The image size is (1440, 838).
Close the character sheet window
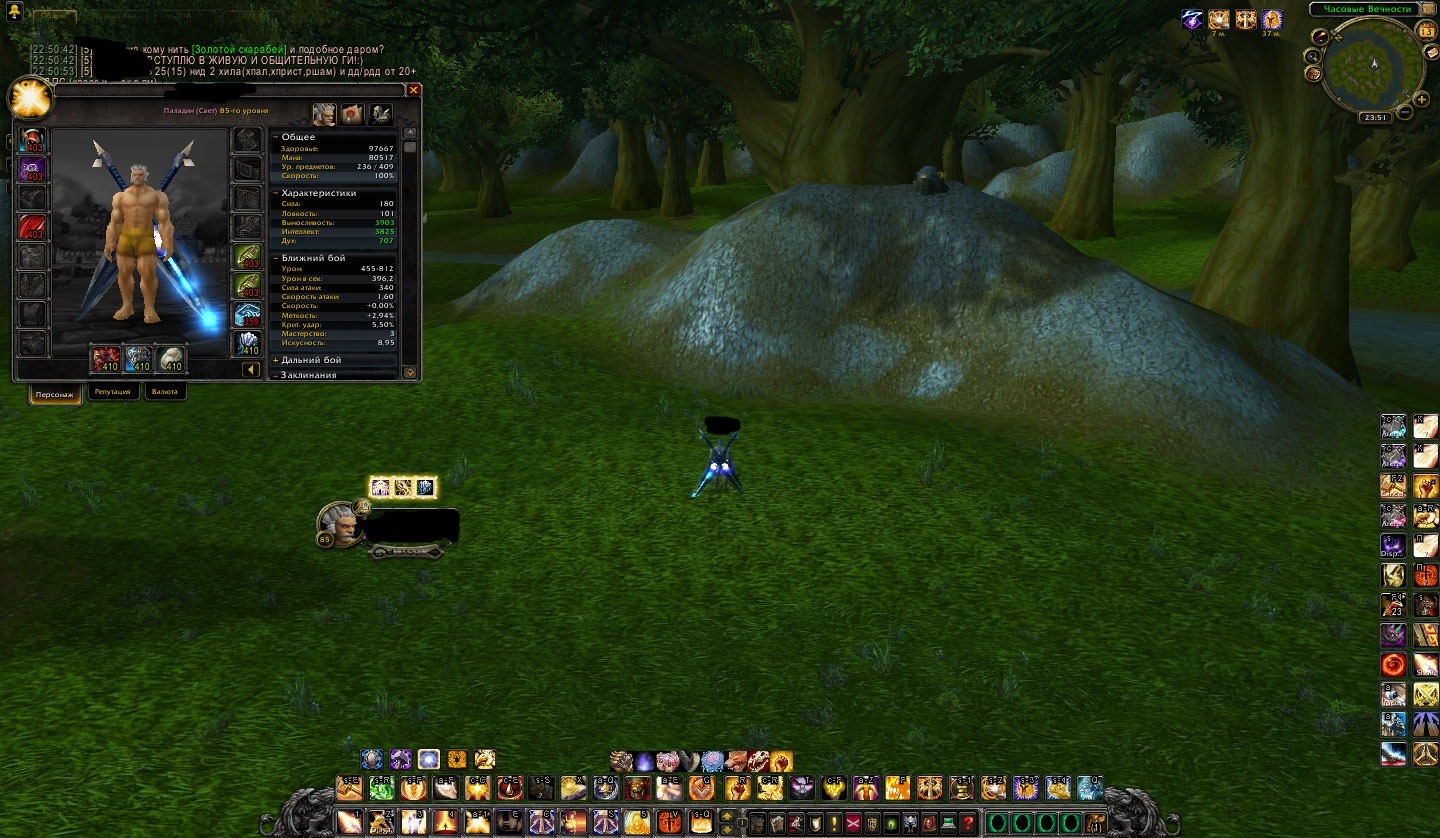point(414,89)
